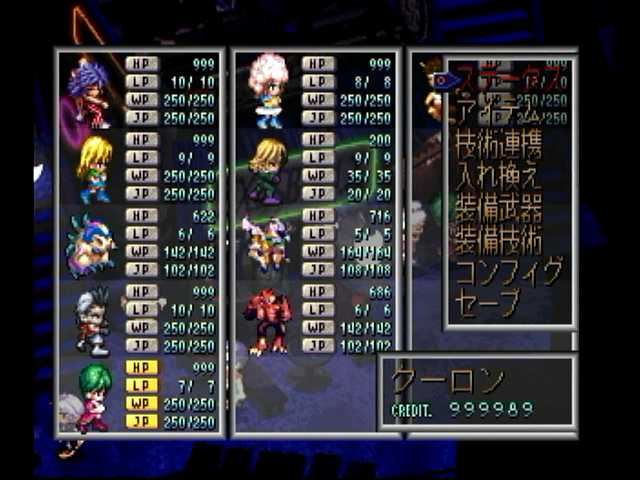Choose the 技術連携 menu option
Screen dimensions: 640x480
[500, 146]
